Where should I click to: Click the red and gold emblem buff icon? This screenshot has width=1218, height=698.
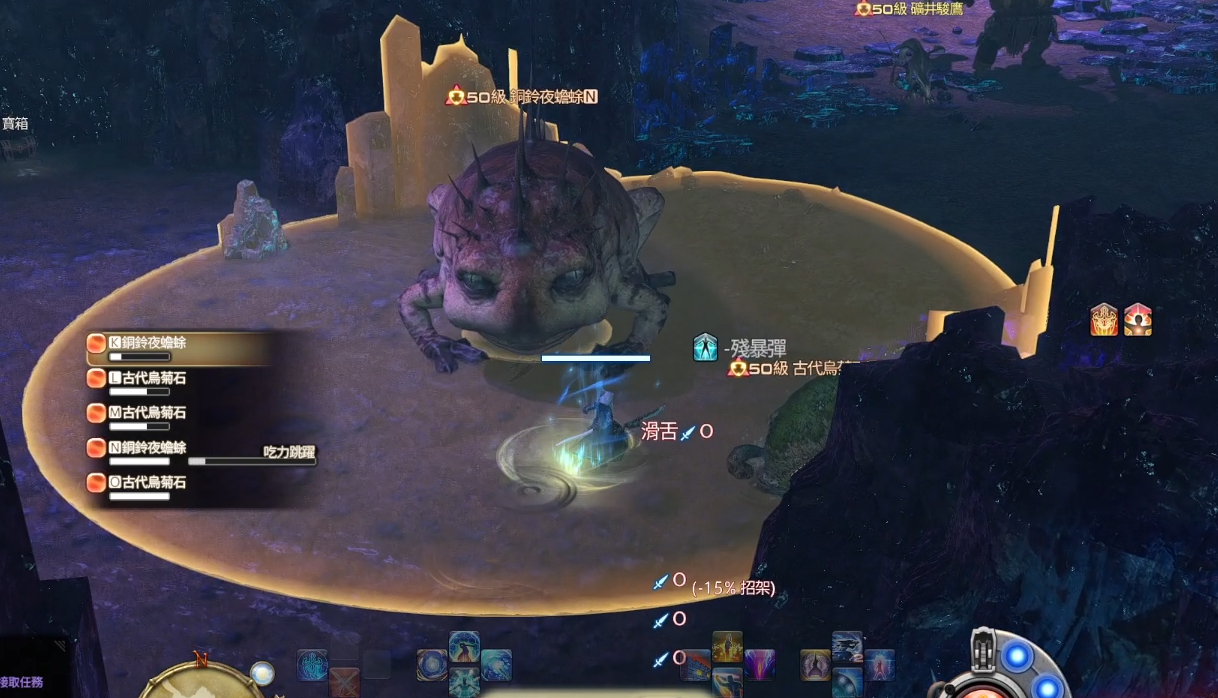click(x=1104, y=320)
